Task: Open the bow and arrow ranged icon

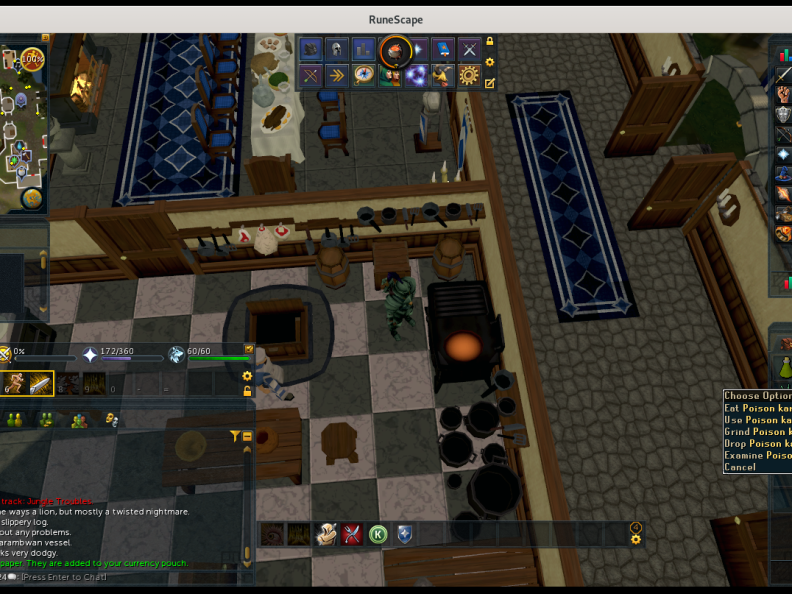Action: point(311,75)
